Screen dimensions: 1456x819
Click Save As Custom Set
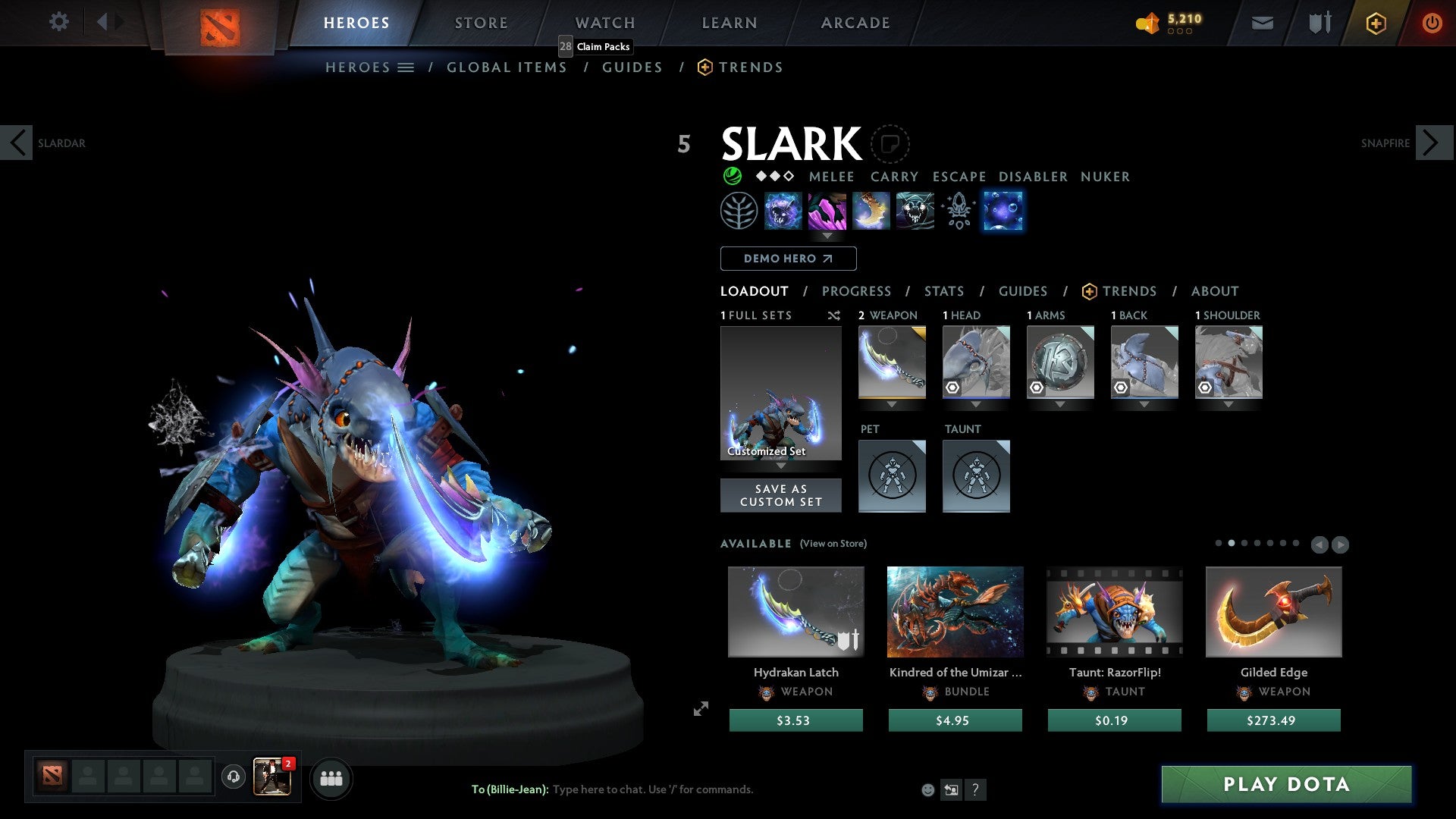coord(781,494)
